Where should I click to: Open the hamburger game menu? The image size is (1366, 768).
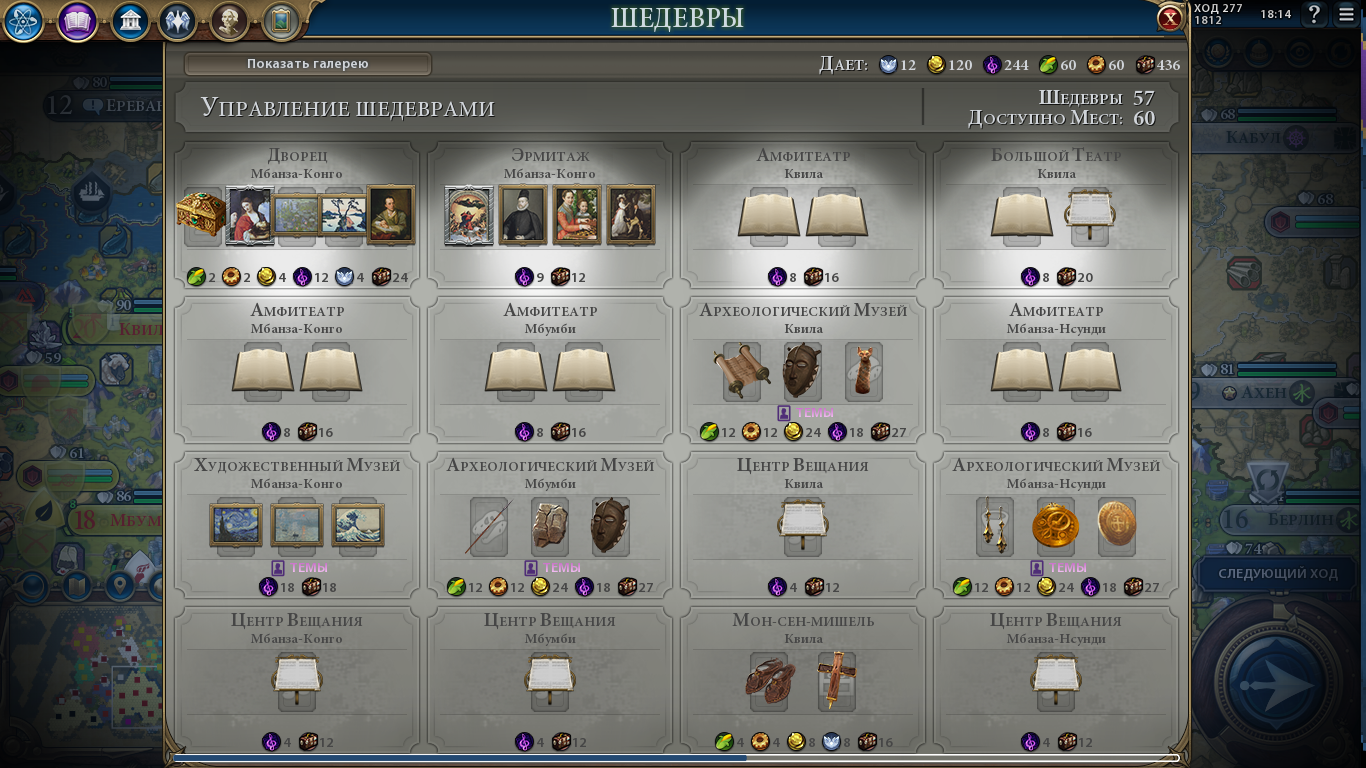pyautogui.click(x=1347, y=15)
